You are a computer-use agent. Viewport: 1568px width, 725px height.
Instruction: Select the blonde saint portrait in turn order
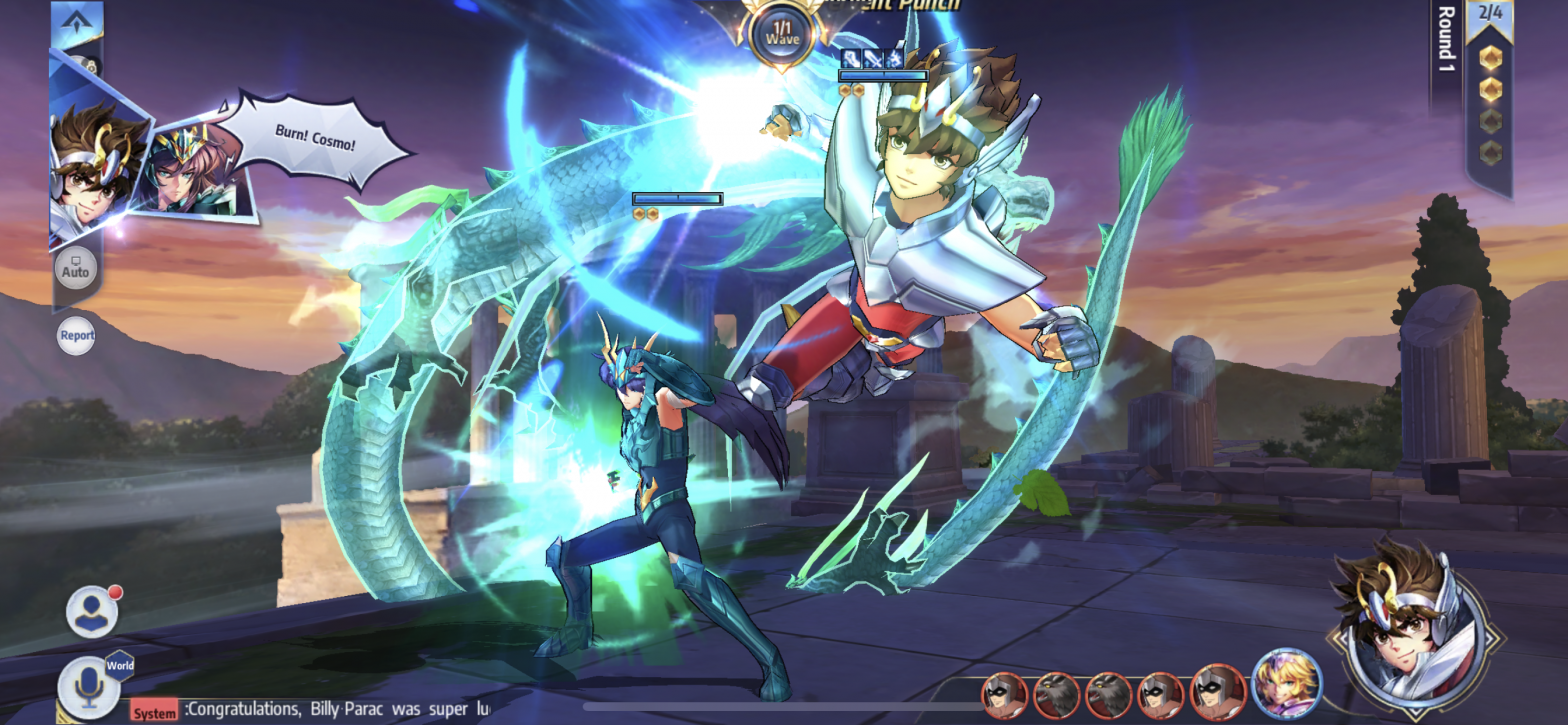click(x=1286, y=684)
